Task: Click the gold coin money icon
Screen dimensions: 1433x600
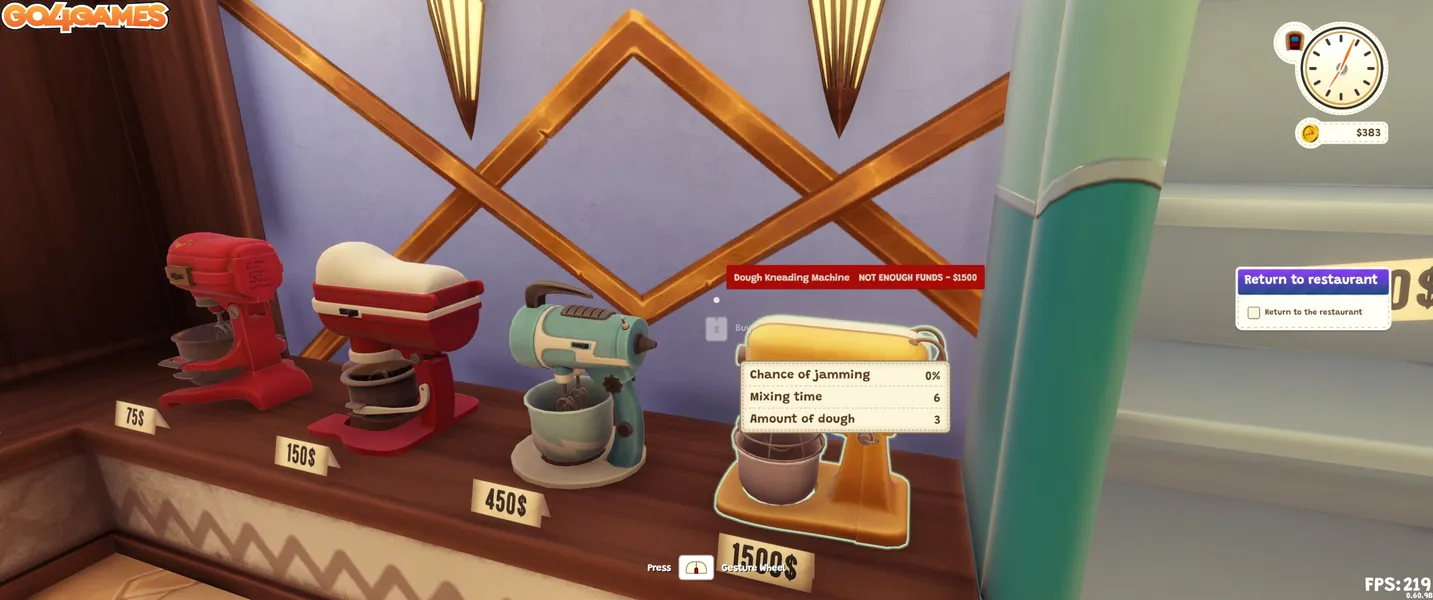Action: tap(1309, 133)
